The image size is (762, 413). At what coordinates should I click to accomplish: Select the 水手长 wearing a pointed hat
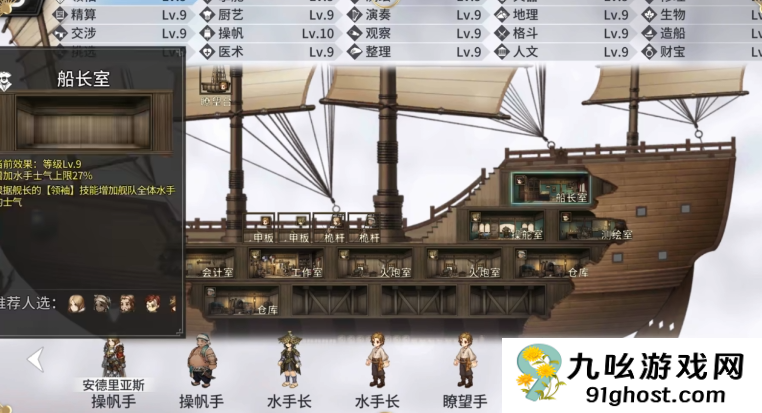coord(290,362)
